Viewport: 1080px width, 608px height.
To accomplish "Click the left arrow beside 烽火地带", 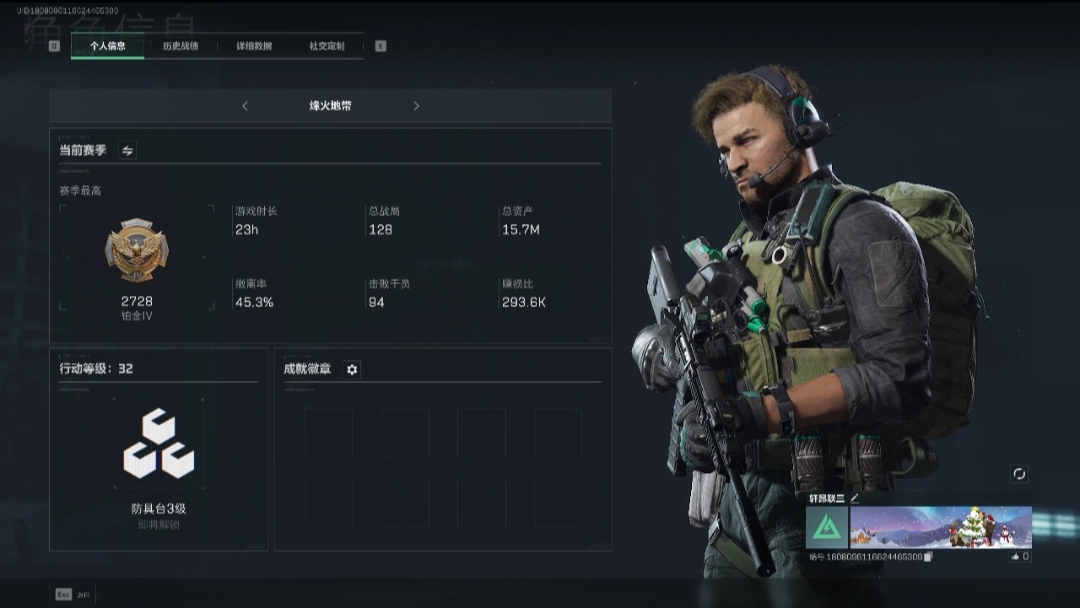I will pyautogui.click(x=245, y=106).
